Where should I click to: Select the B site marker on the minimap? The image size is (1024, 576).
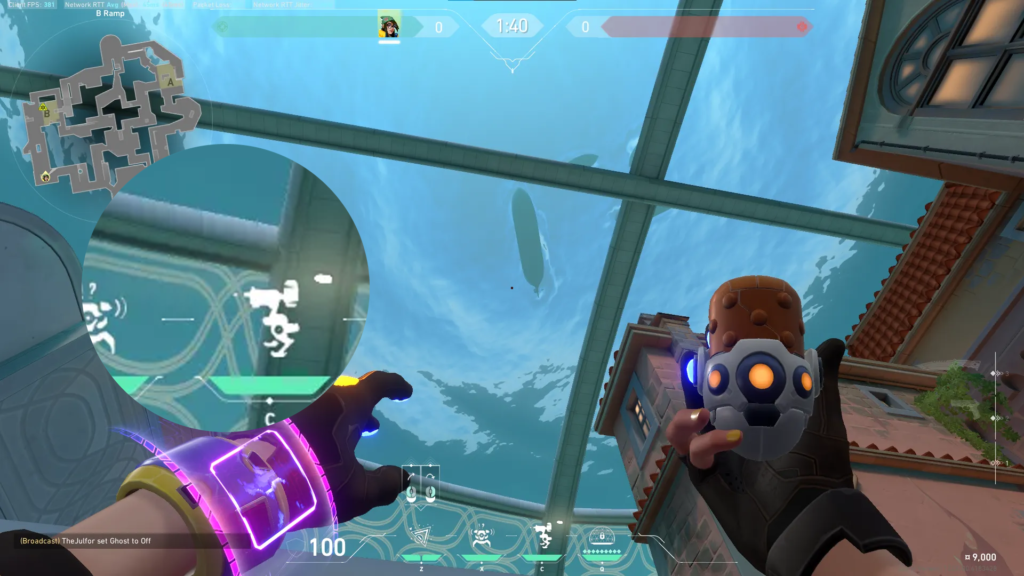coord(46,112)
